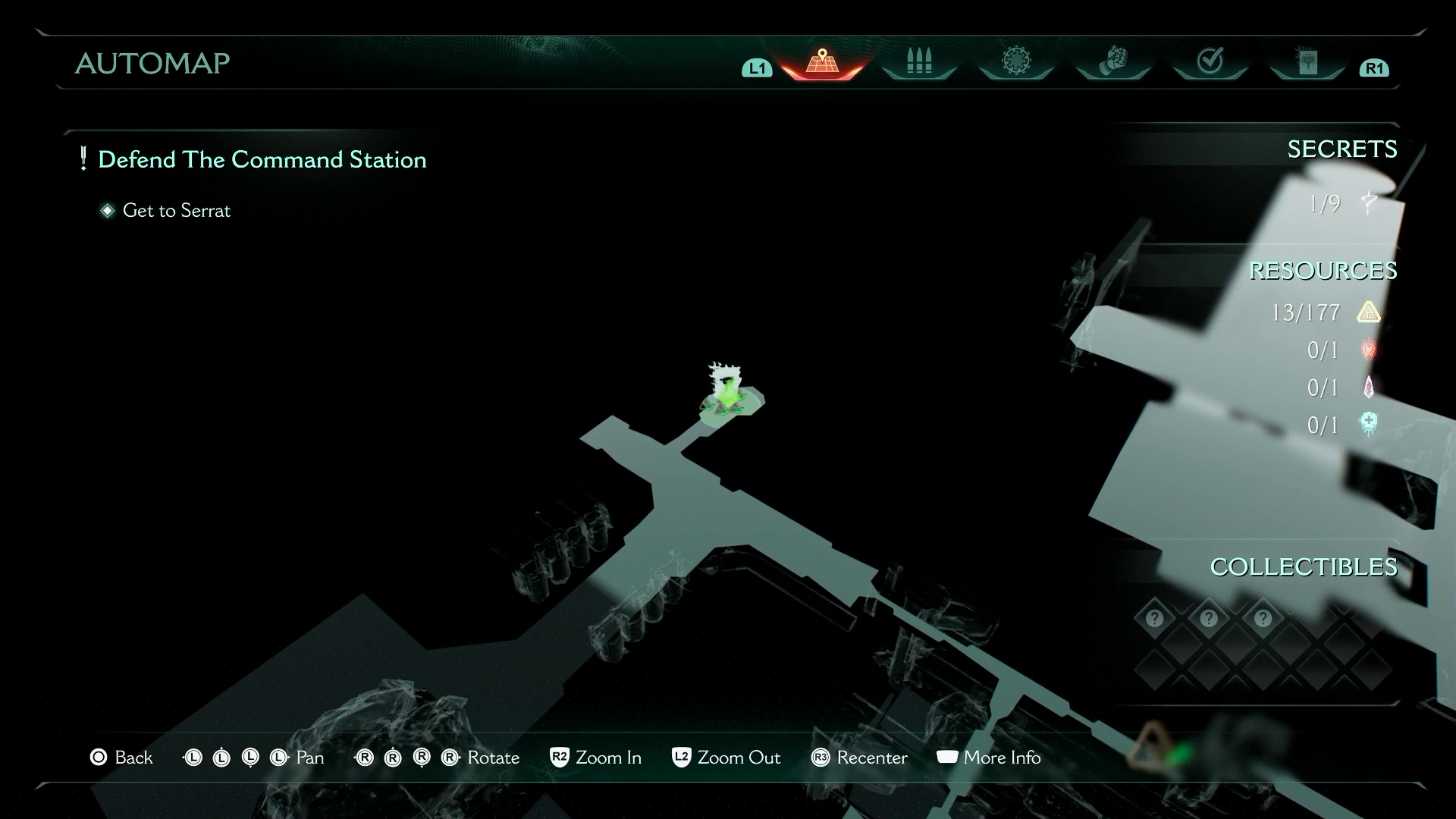The width and height of the screenshot is (1456, 819).
Task: Click the Back circle button prompt
Action: [x=99, y=758]
